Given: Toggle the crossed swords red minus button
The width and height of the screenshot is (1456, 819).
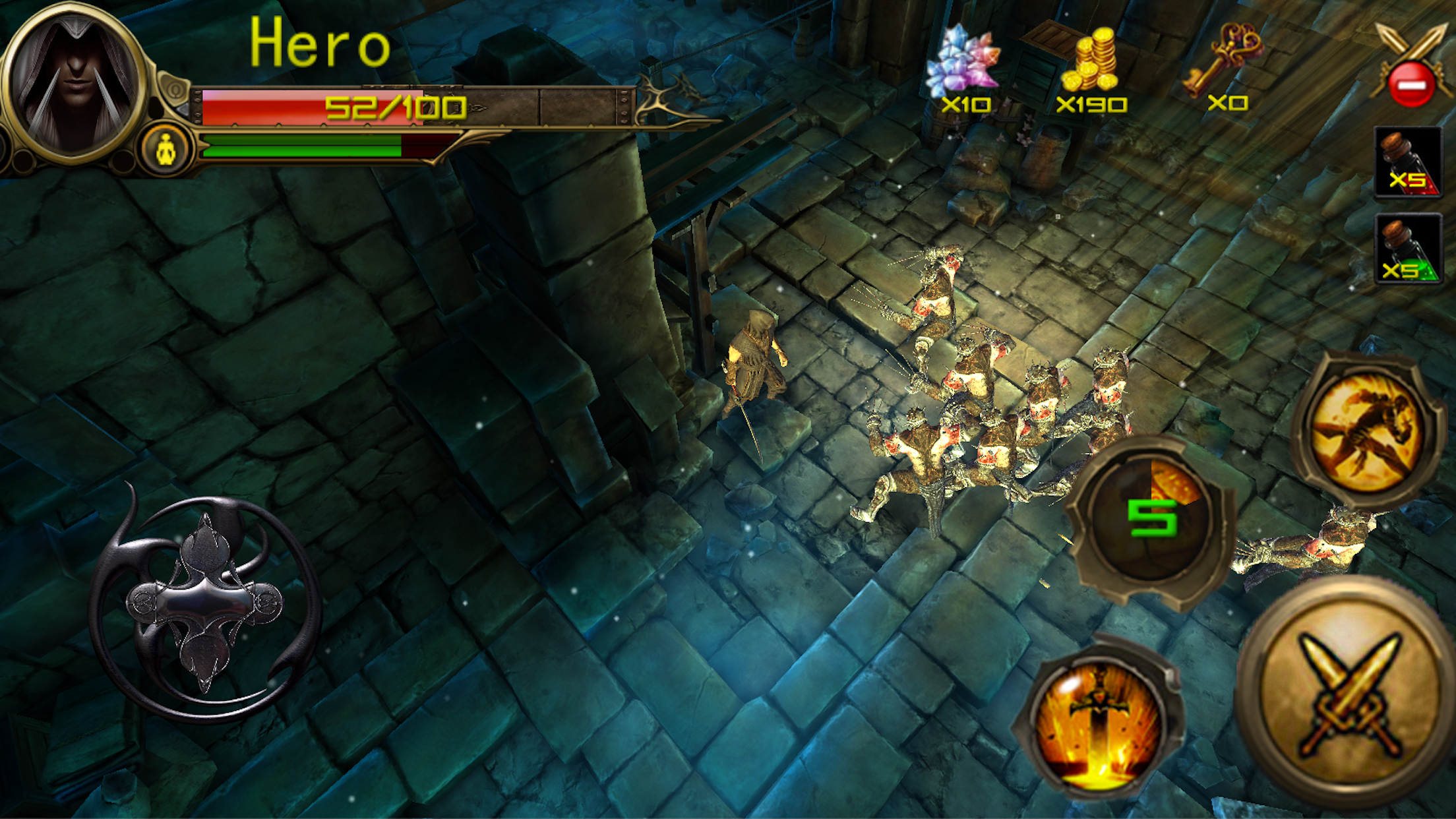Looking at the screenshot, I should [1411, 67].
